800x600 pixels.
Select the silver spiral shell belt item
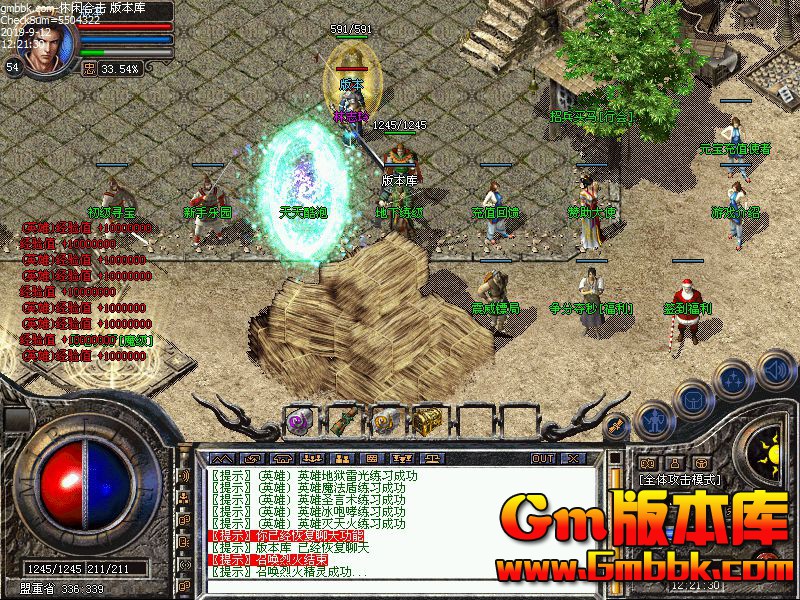pos(386,418)
